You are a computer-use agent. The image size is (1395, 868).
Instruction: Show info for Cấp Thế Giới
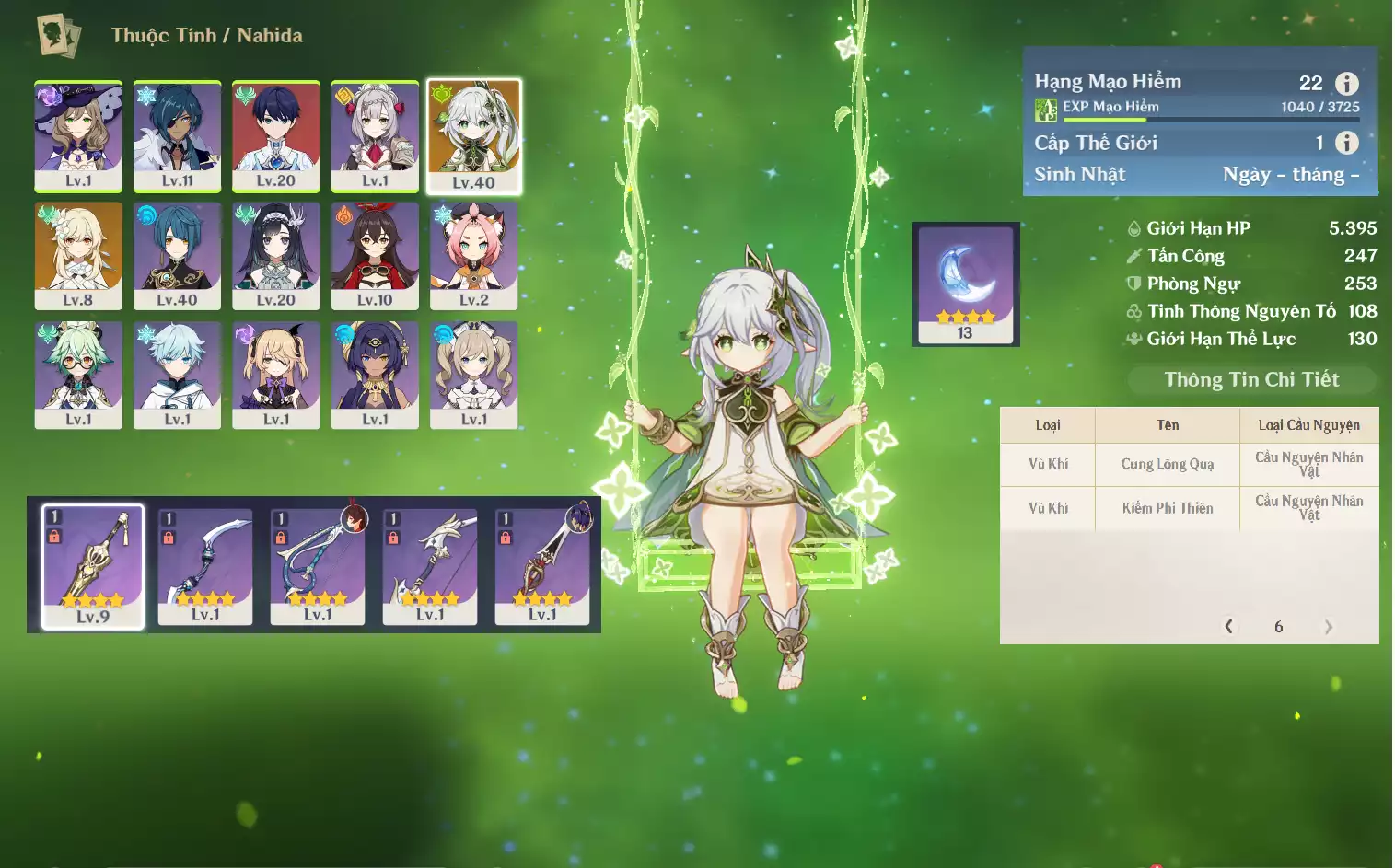(1346, 143)
